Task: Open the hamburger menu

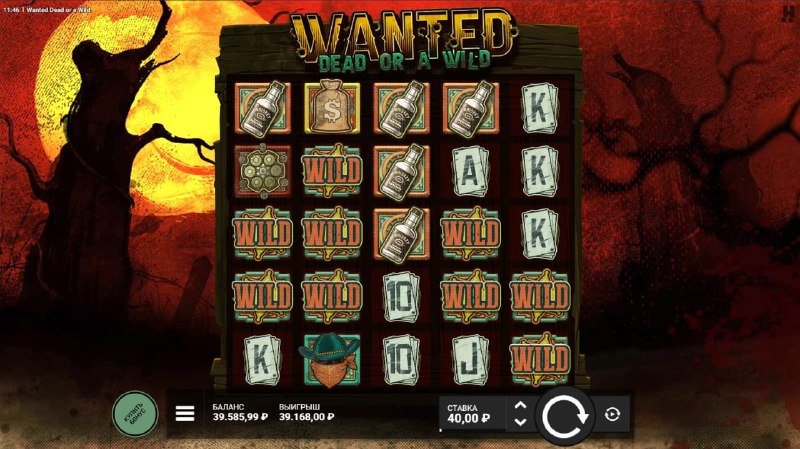Action: click(185, 413)
